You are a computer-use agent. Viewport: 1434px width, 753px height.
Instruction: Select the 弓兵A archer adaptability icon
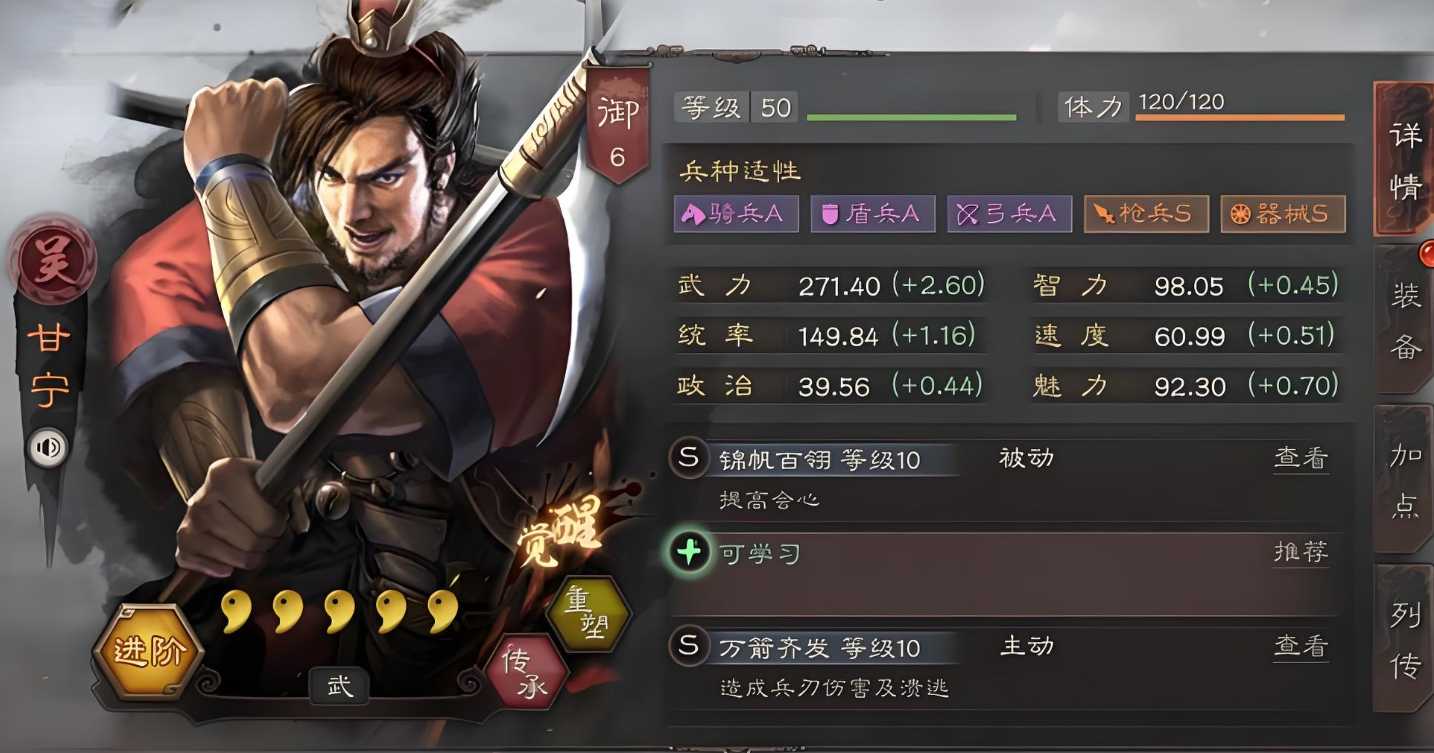tap(1009, 213)
